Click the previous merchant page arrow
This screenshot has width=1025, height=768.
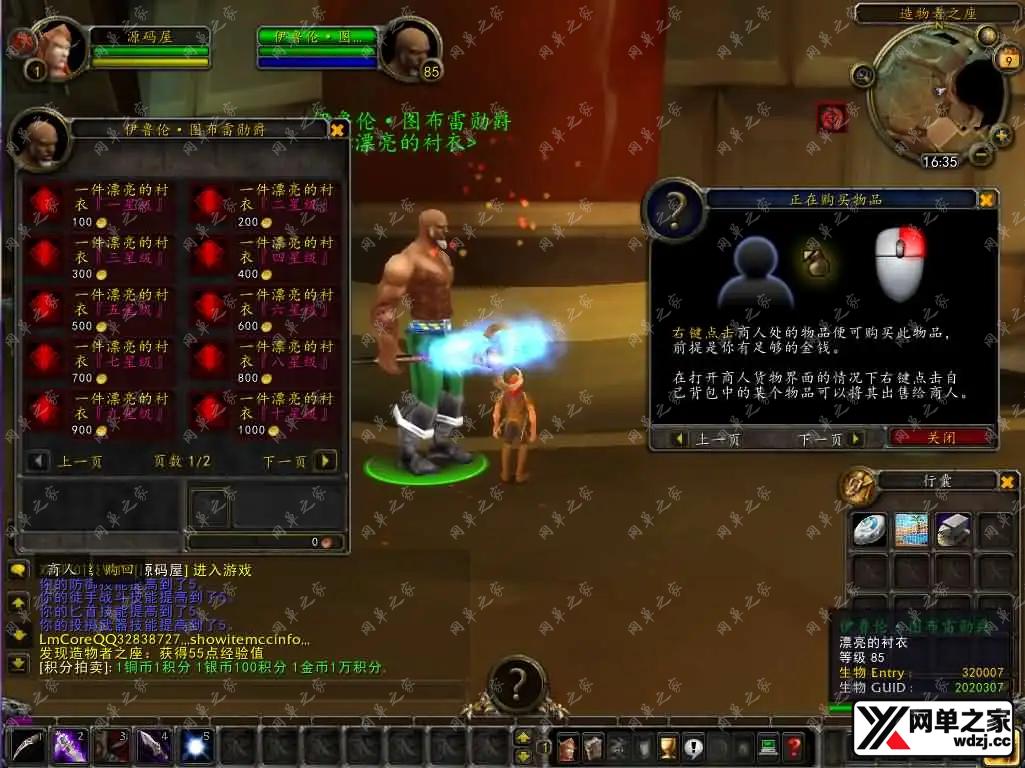tap(38, 461)
